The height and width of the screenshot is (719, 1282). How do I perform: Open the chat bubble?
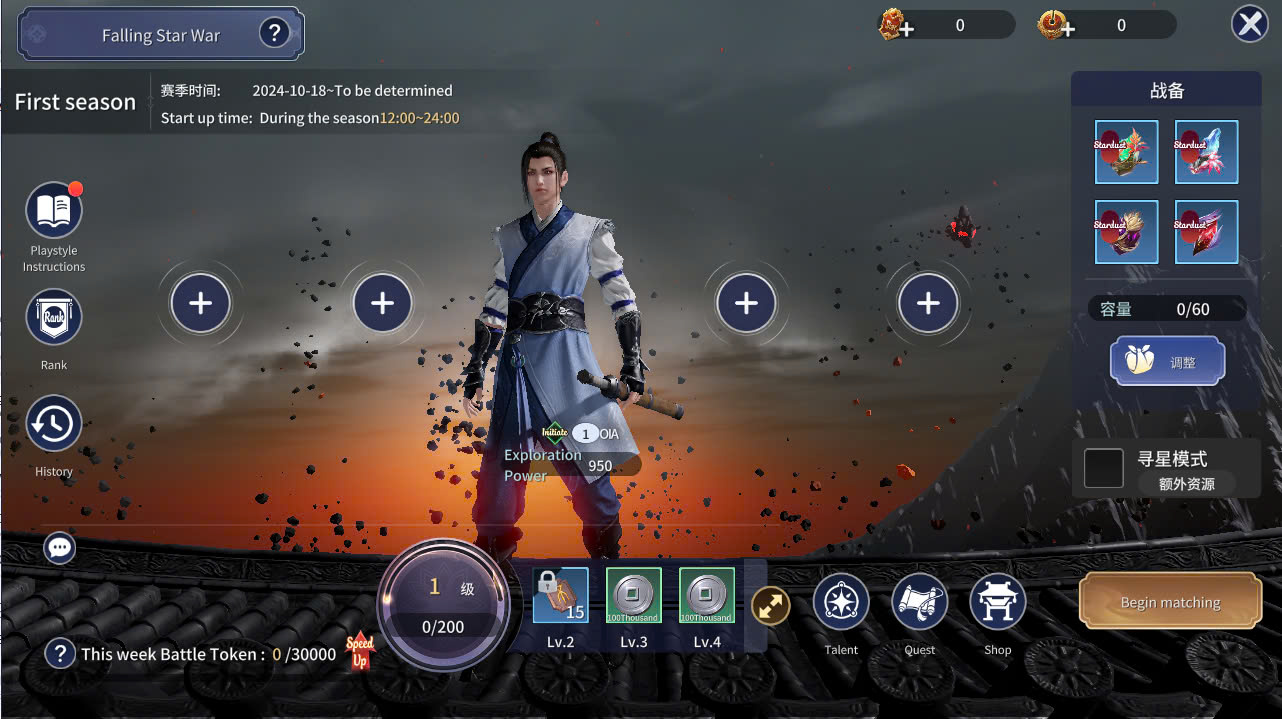pyautogui.click(x=60, y=547)
